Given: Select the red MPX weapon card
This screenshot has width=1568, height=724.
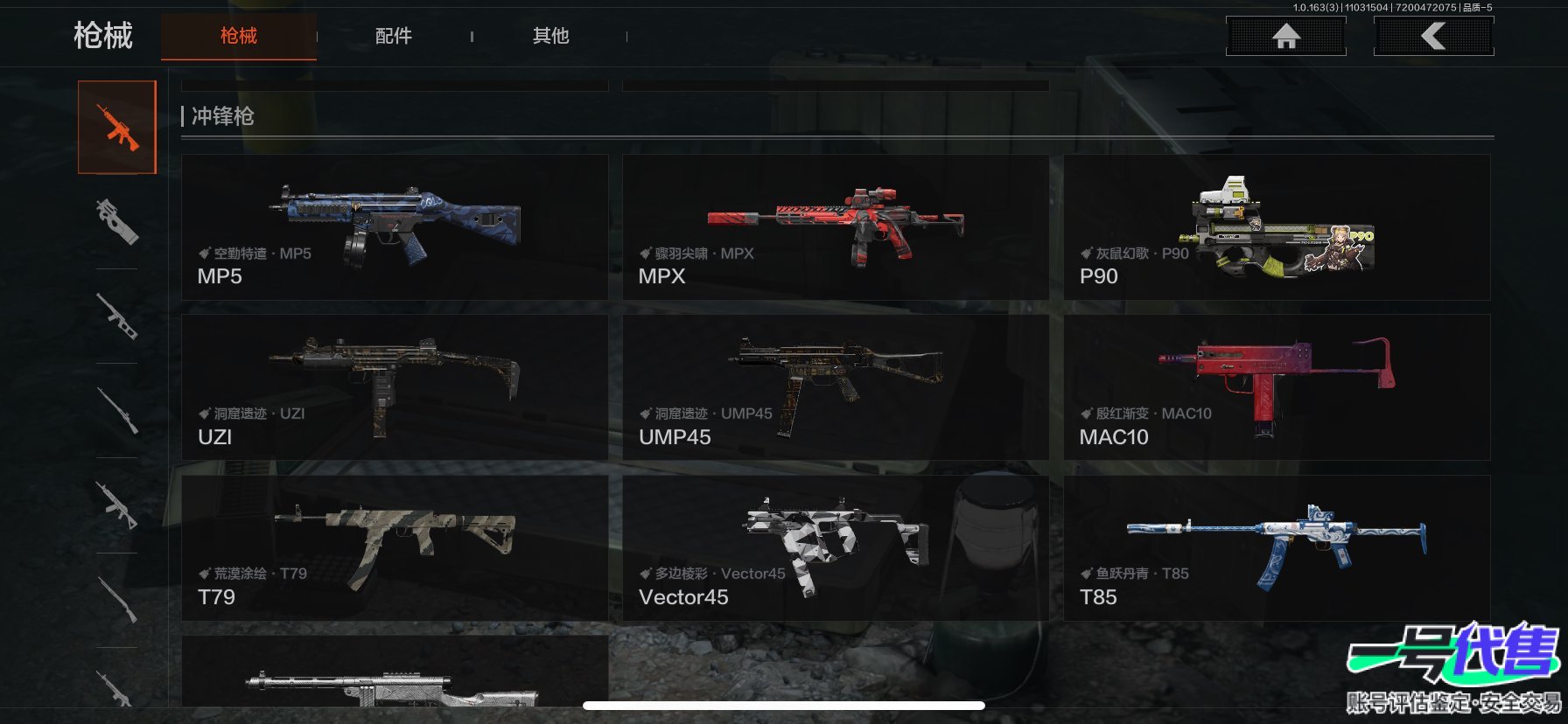Looking at the screenshot, I should (x=835, y=228).
